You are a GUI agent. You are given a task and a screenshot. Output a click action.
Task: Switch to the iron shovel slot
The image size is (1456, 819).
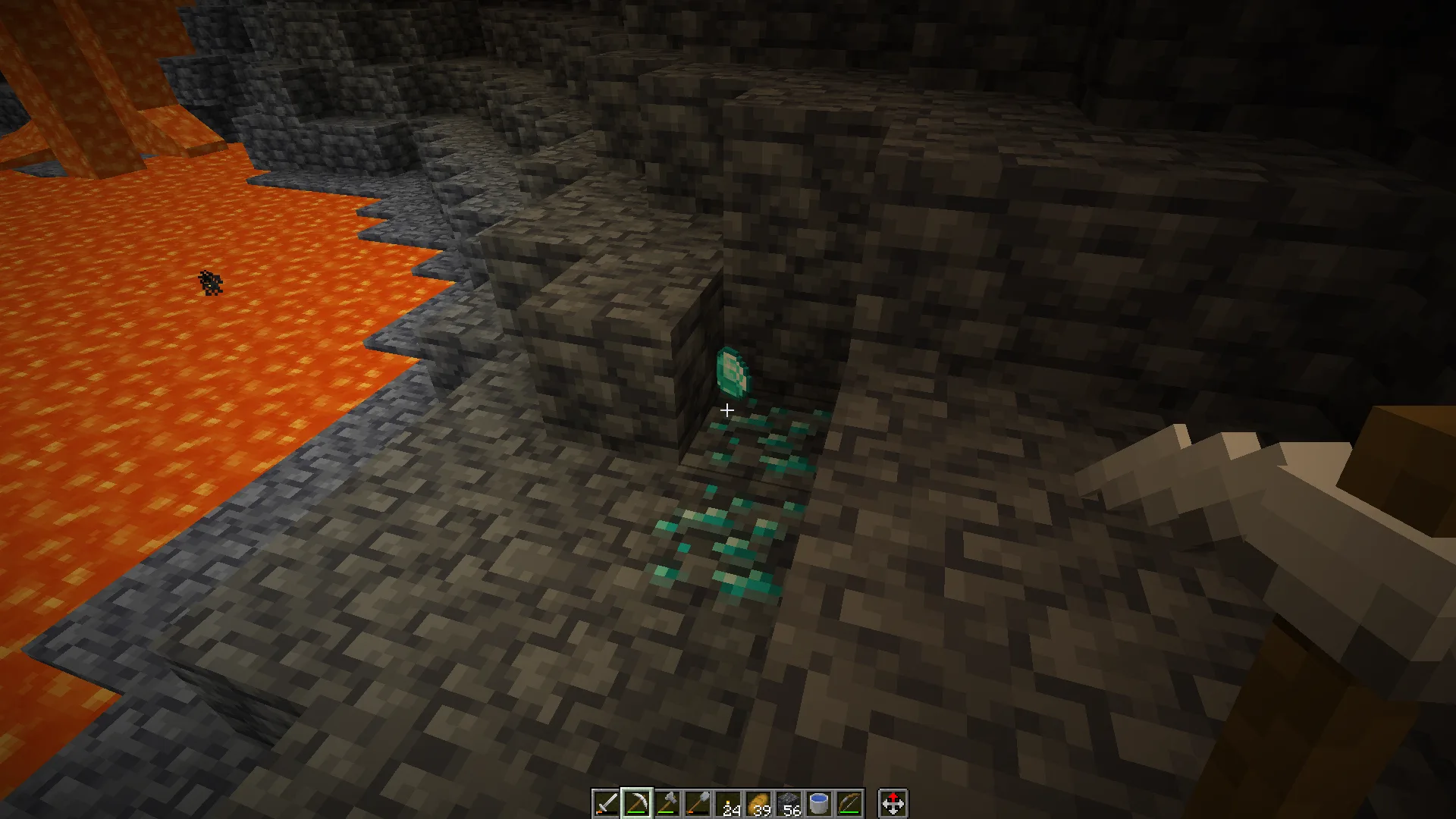pos(697,803)
